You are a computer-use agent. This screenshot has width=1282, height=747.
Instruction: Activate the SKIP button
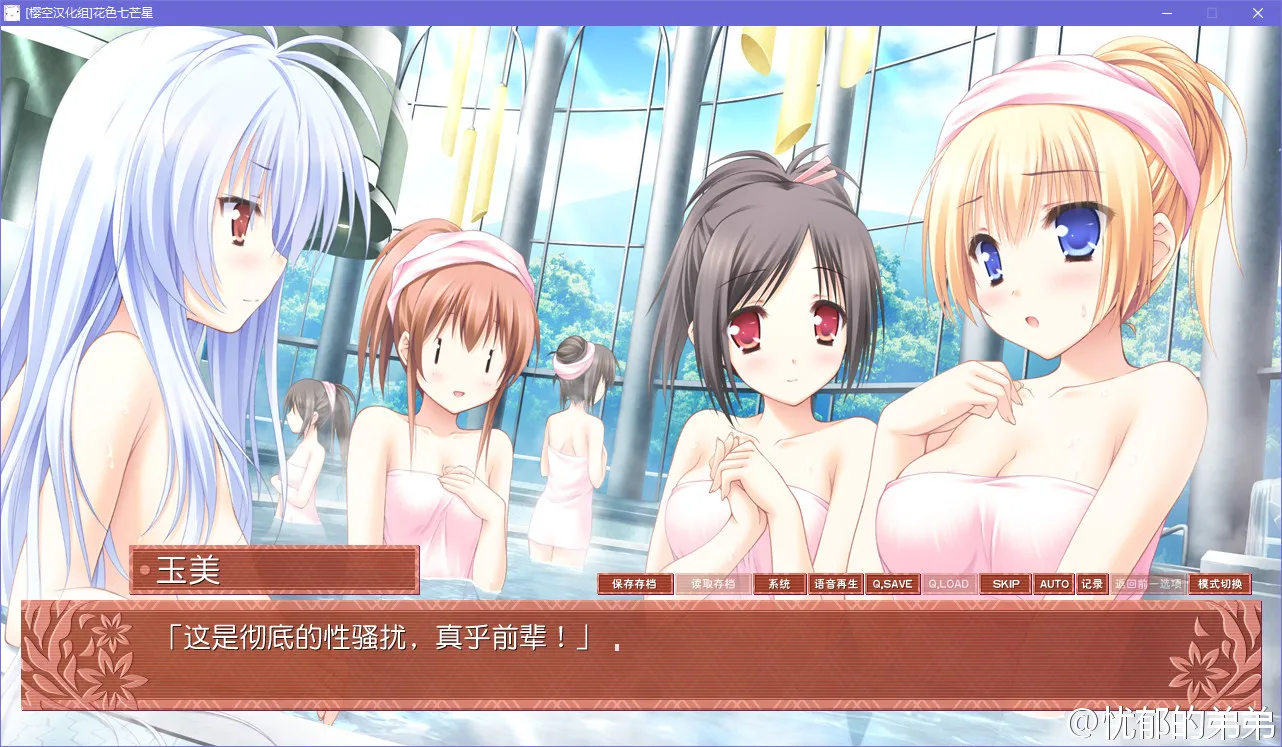click(x=1006, y=584)
